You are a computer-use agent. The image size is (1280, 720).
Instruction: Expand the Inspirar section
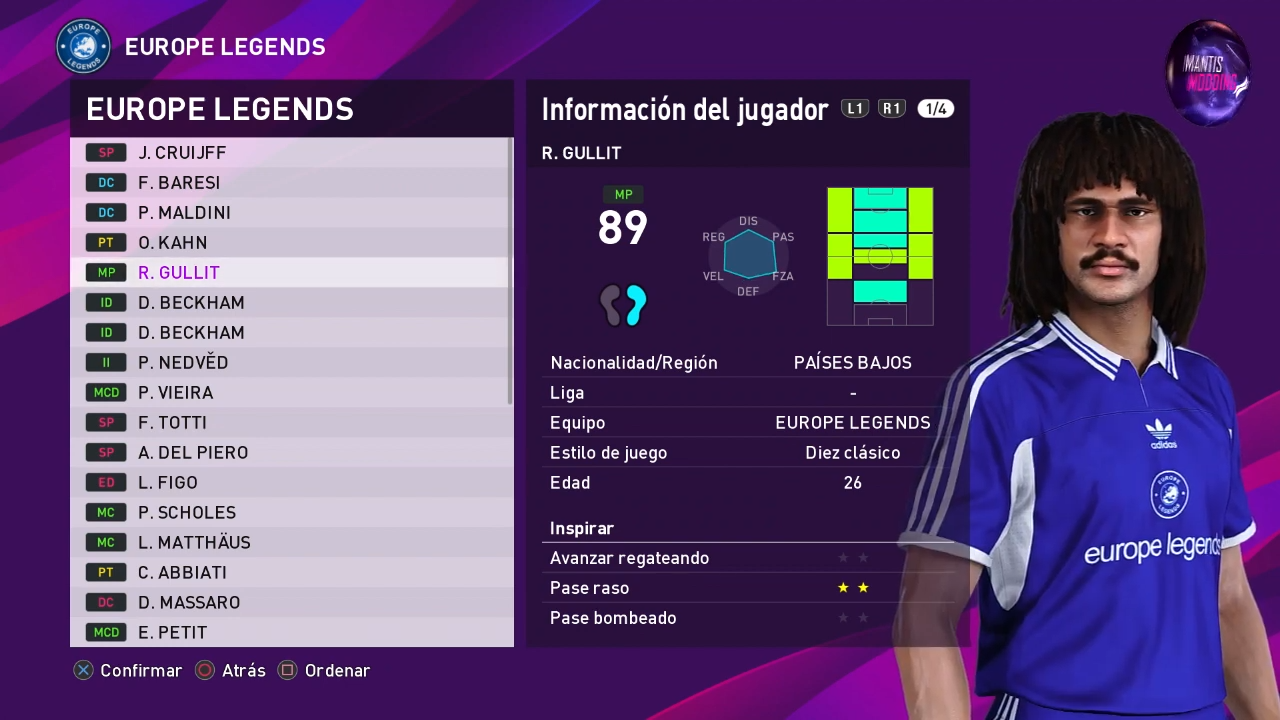[x=582, y=528]
